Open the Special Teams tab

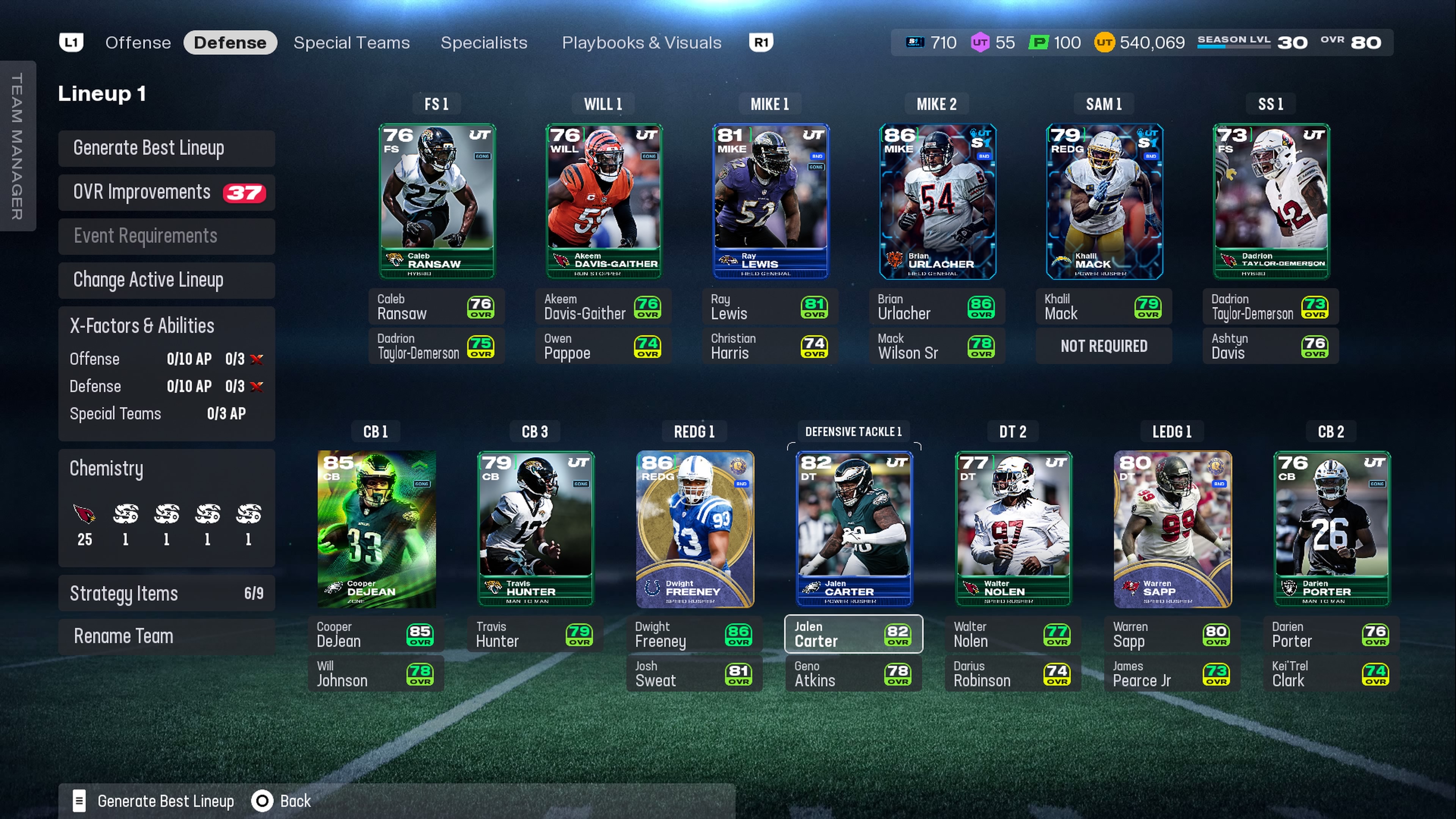[x=351, y=42]
